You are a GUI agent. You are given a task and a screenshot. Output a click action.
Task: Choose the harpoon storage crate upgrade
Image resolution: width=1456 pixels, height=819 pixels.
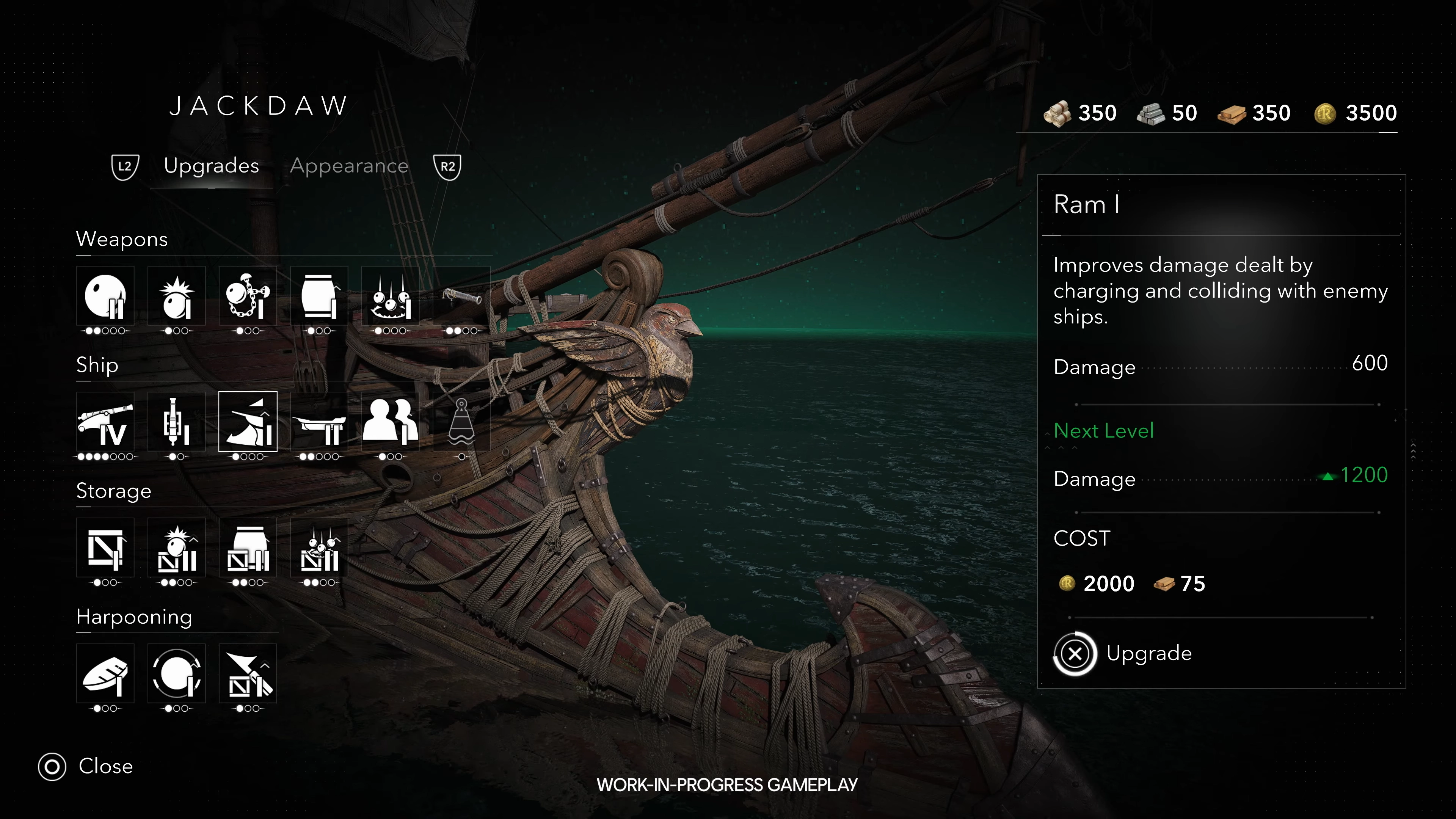click(x=248, y=674)
